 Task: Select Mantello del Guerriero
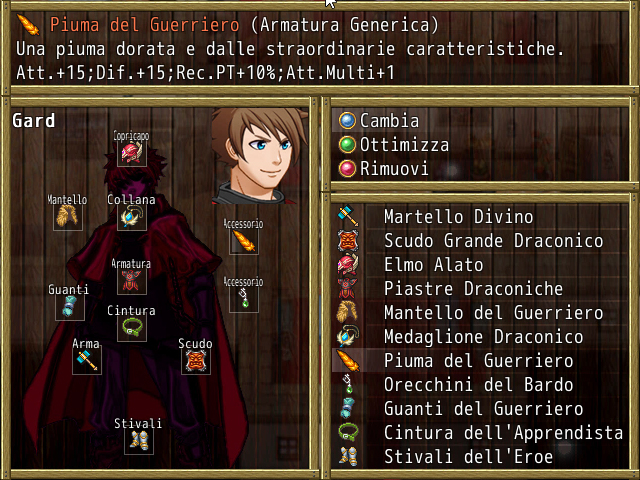pos(493,313)
